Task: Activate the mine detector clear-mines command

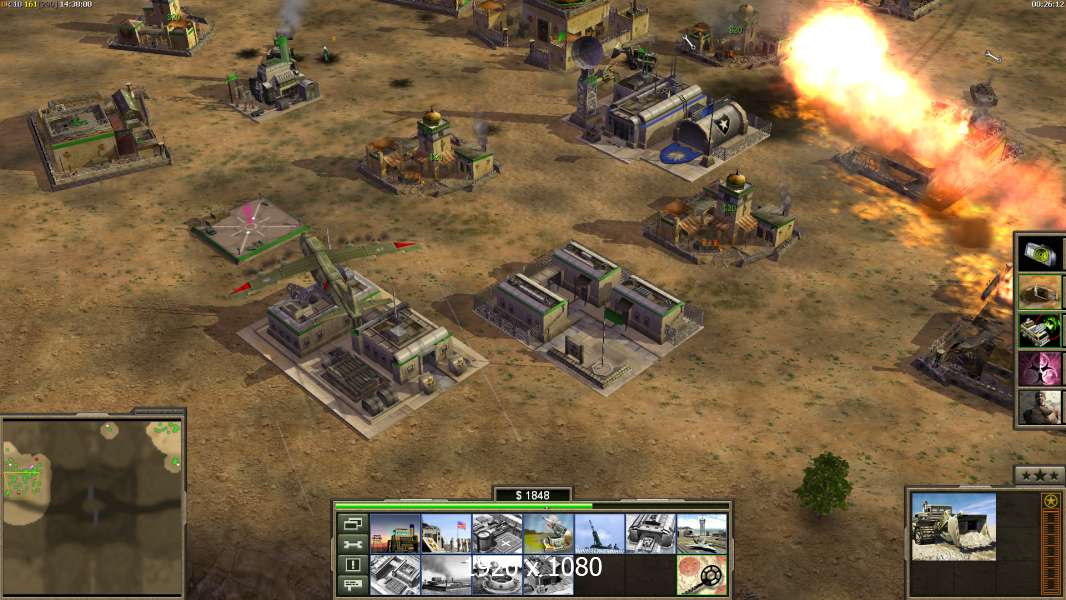Action: [x=701, y=575]
